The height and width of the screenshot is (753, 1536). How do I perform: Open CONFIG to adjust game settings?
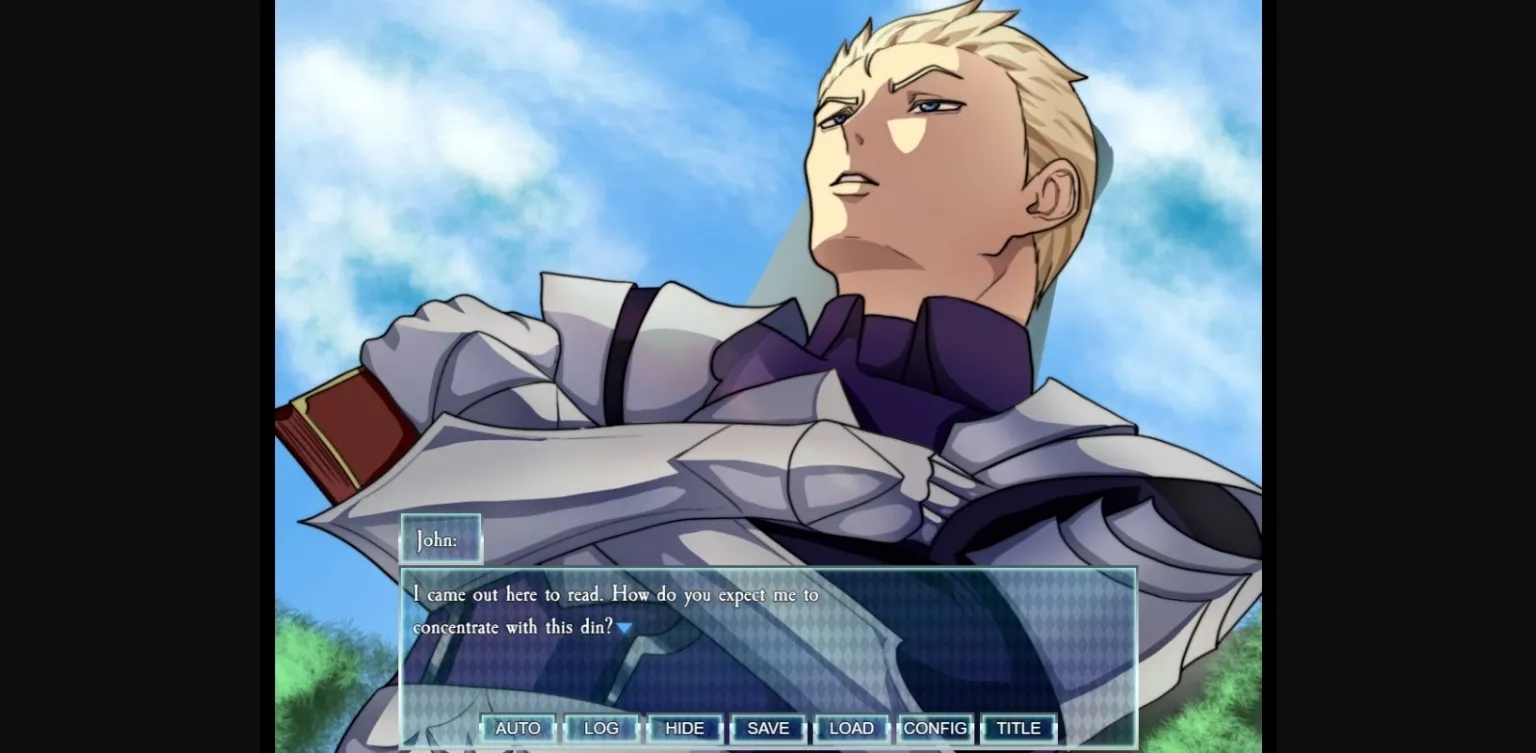(x=934, y=728)
